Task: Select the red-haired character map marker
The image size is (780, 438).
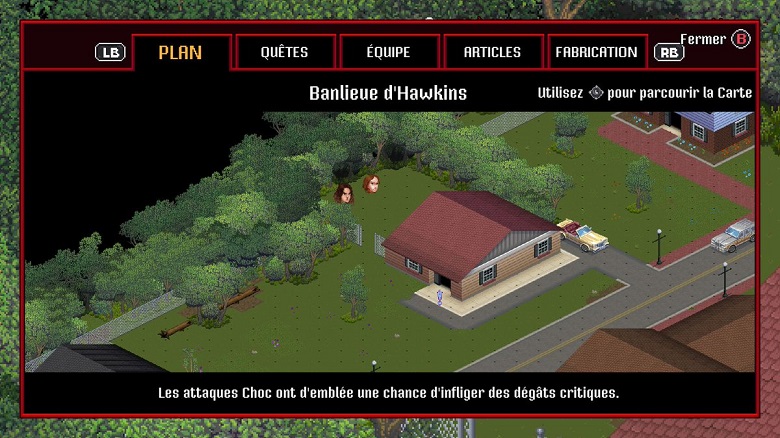Action: [x=371, y=185]
